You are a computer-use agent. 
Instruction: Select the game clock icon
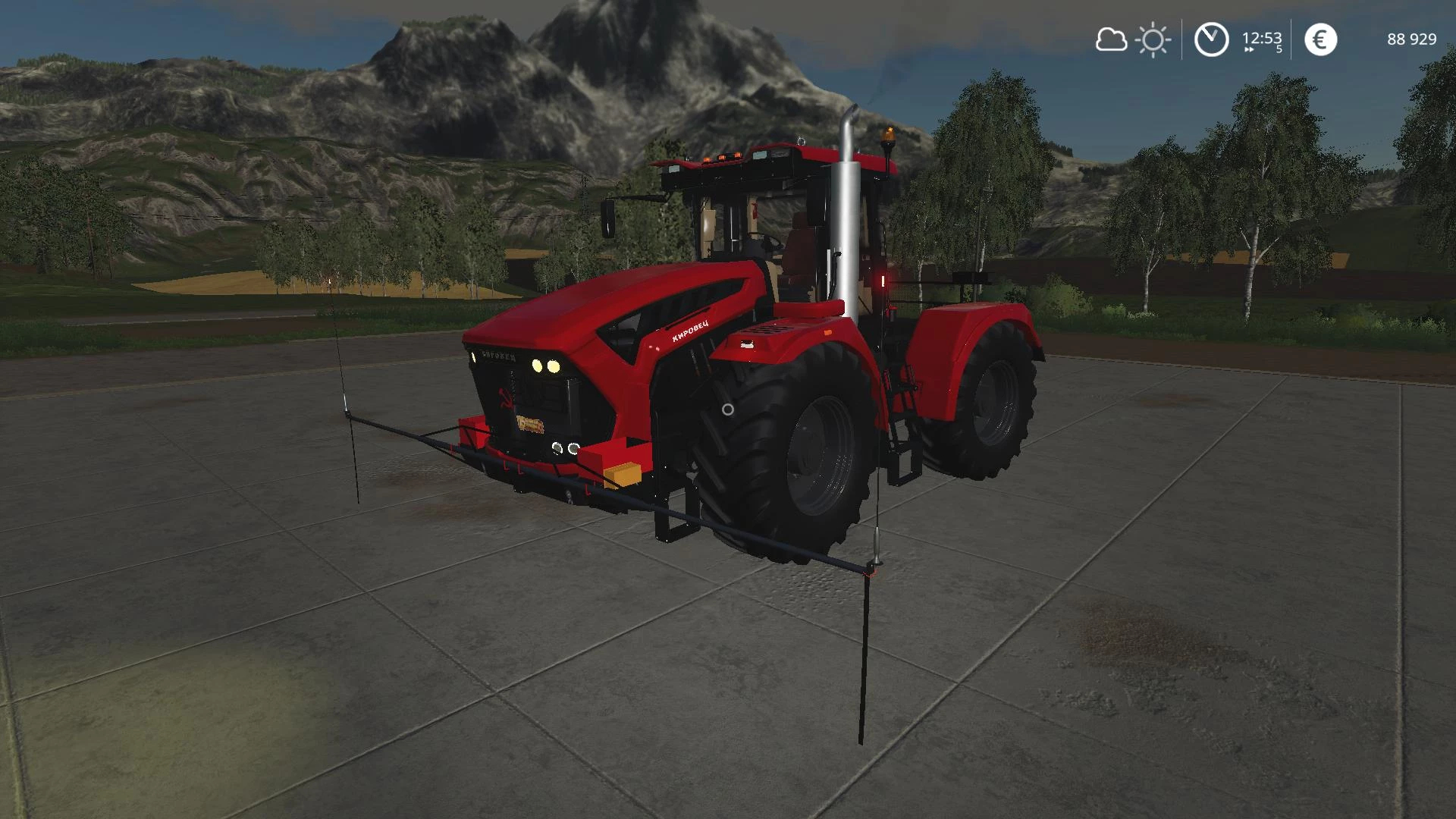(x=1211, y=39)
